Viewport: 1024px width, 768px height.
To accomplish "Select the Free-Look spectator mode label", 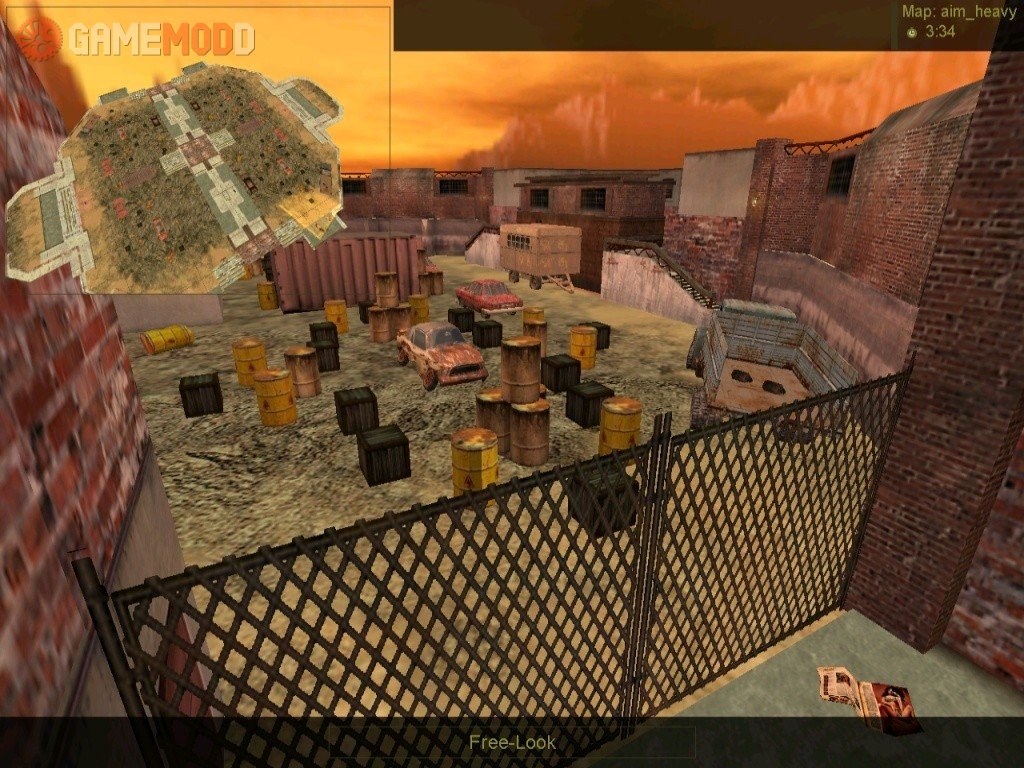I will pyautogui.click(x=512, y=742).
